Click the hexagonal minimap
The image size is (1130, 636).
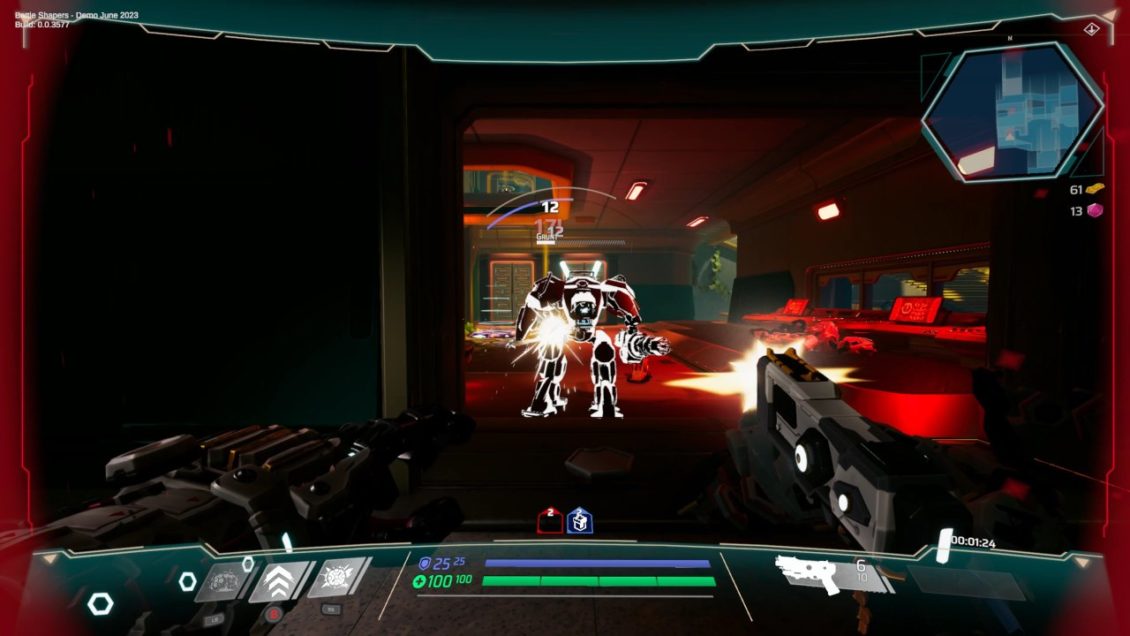(x=1012, y=111)
